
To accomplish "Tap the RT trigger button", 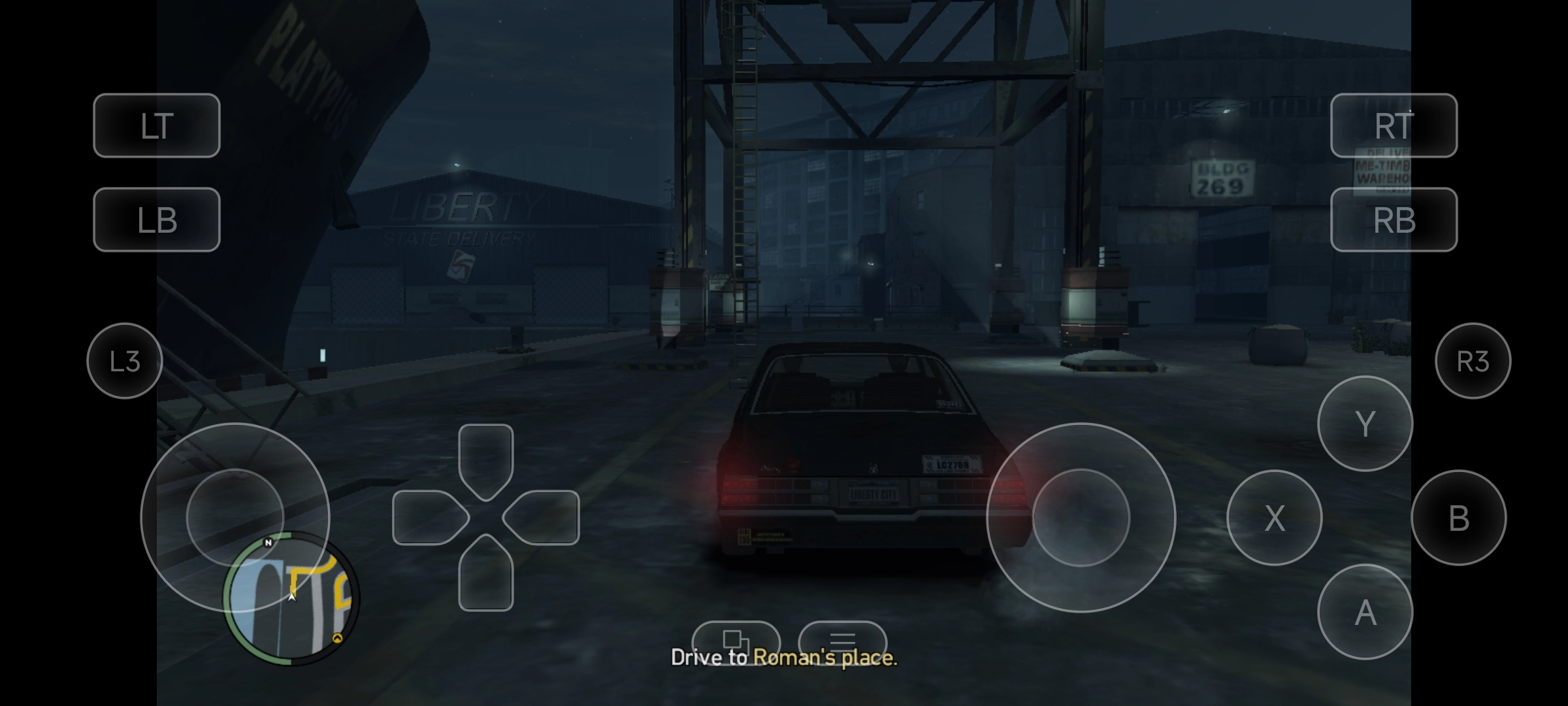I will tap(1394, 126).
